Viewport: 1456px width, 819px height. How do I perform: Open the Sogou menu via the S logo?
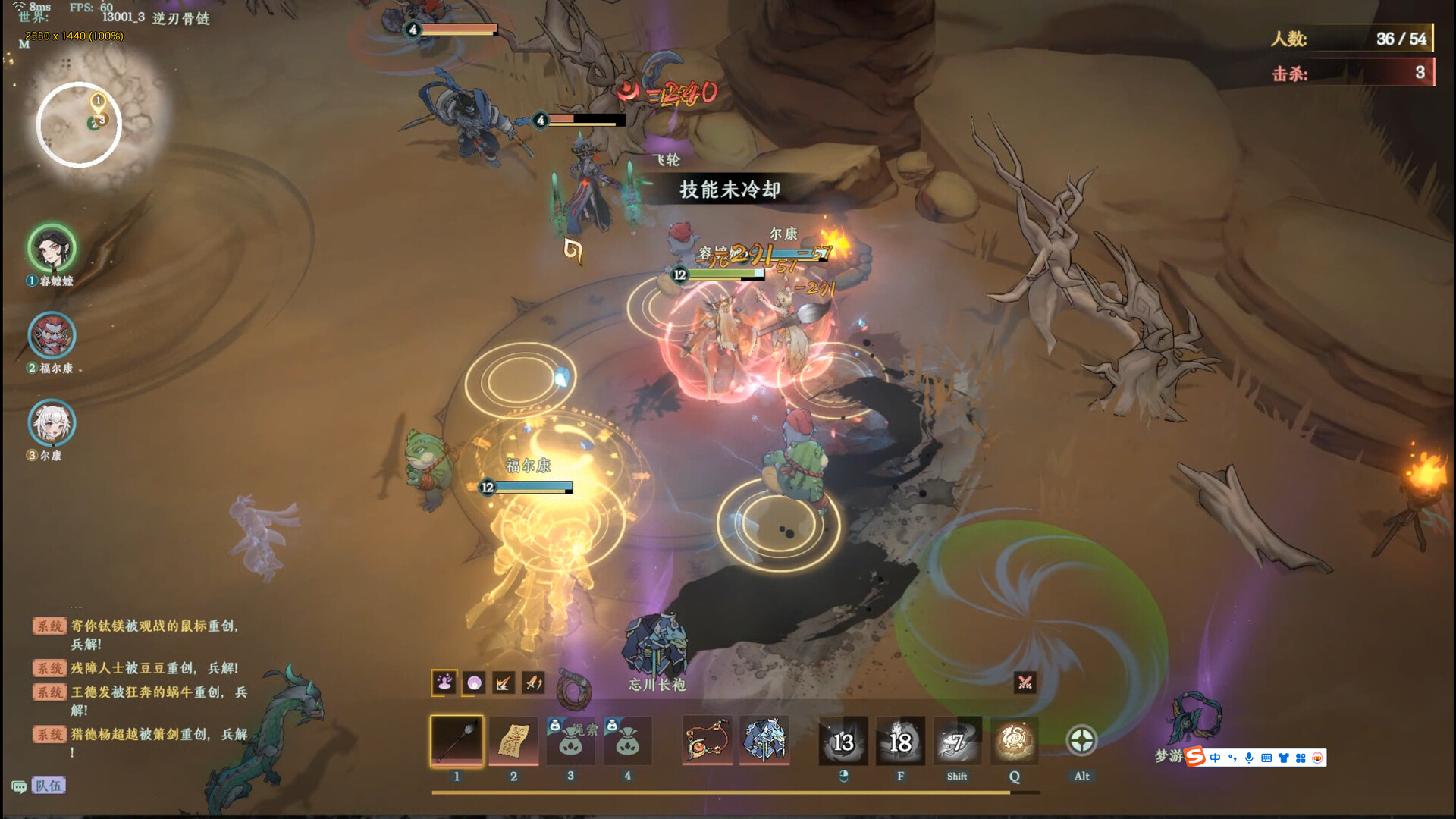click(1195, 756)
